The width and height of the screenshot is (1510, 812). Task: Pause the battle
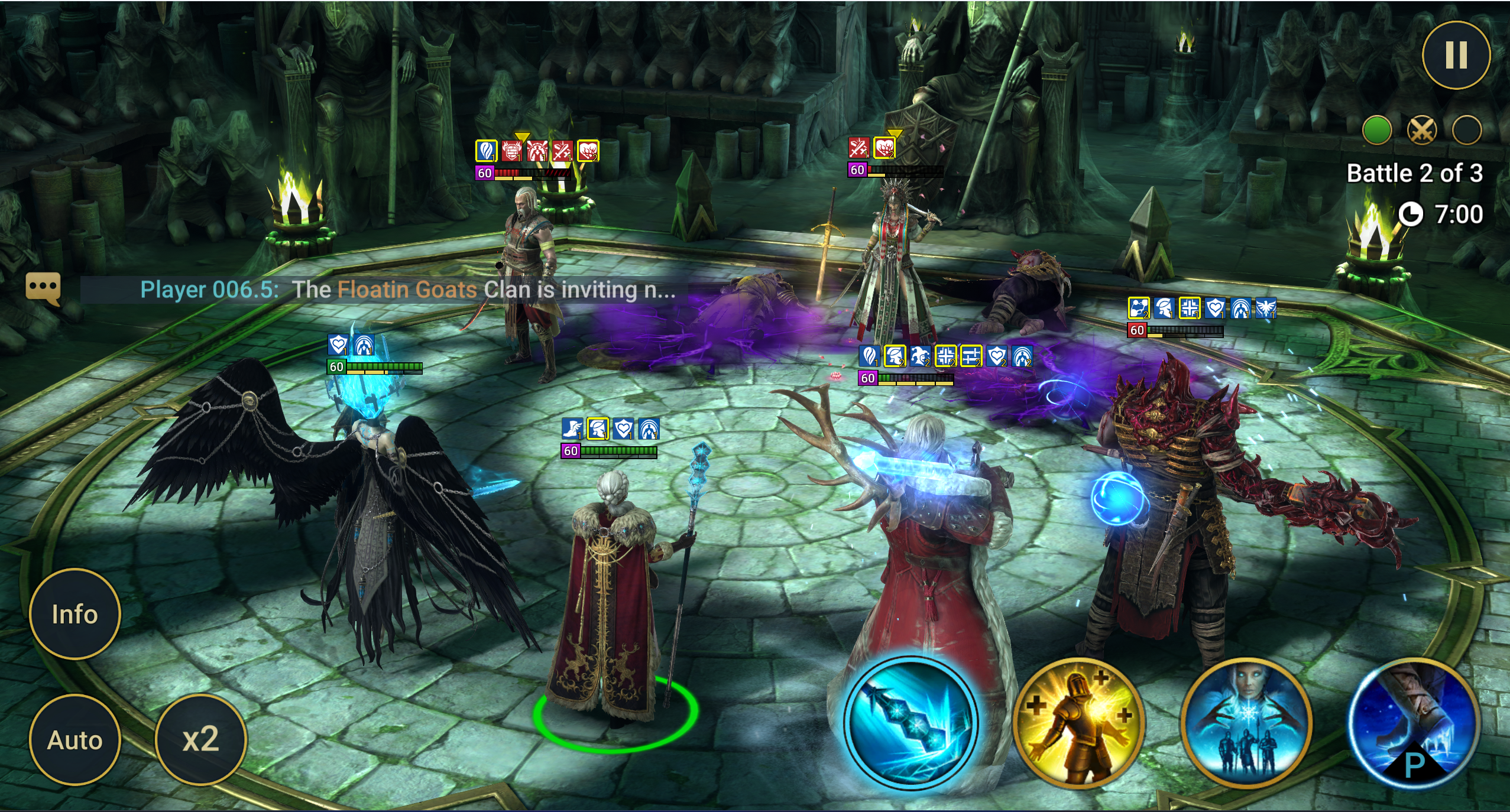[x=1456, y=55]
